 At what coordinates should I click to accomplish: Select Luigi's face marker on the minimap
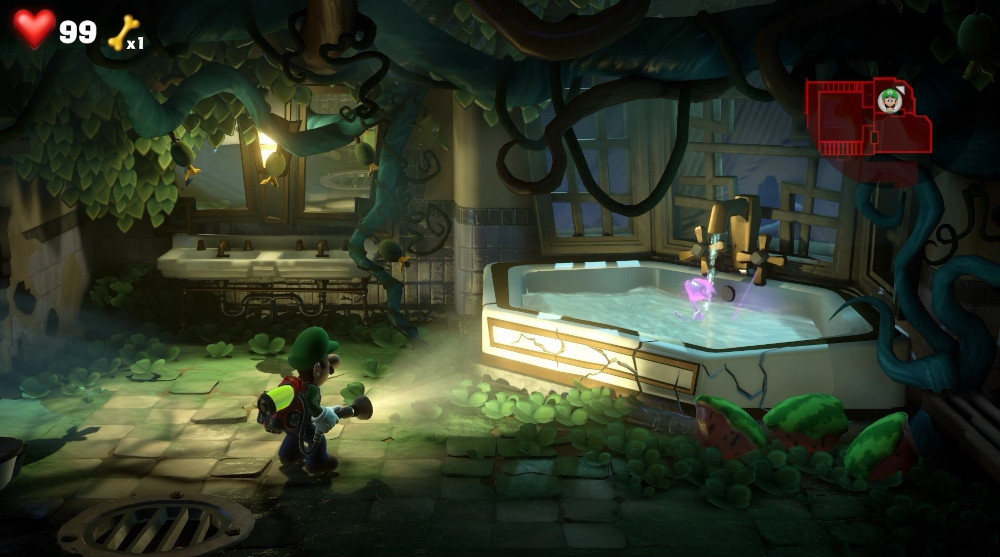[889, 99]
